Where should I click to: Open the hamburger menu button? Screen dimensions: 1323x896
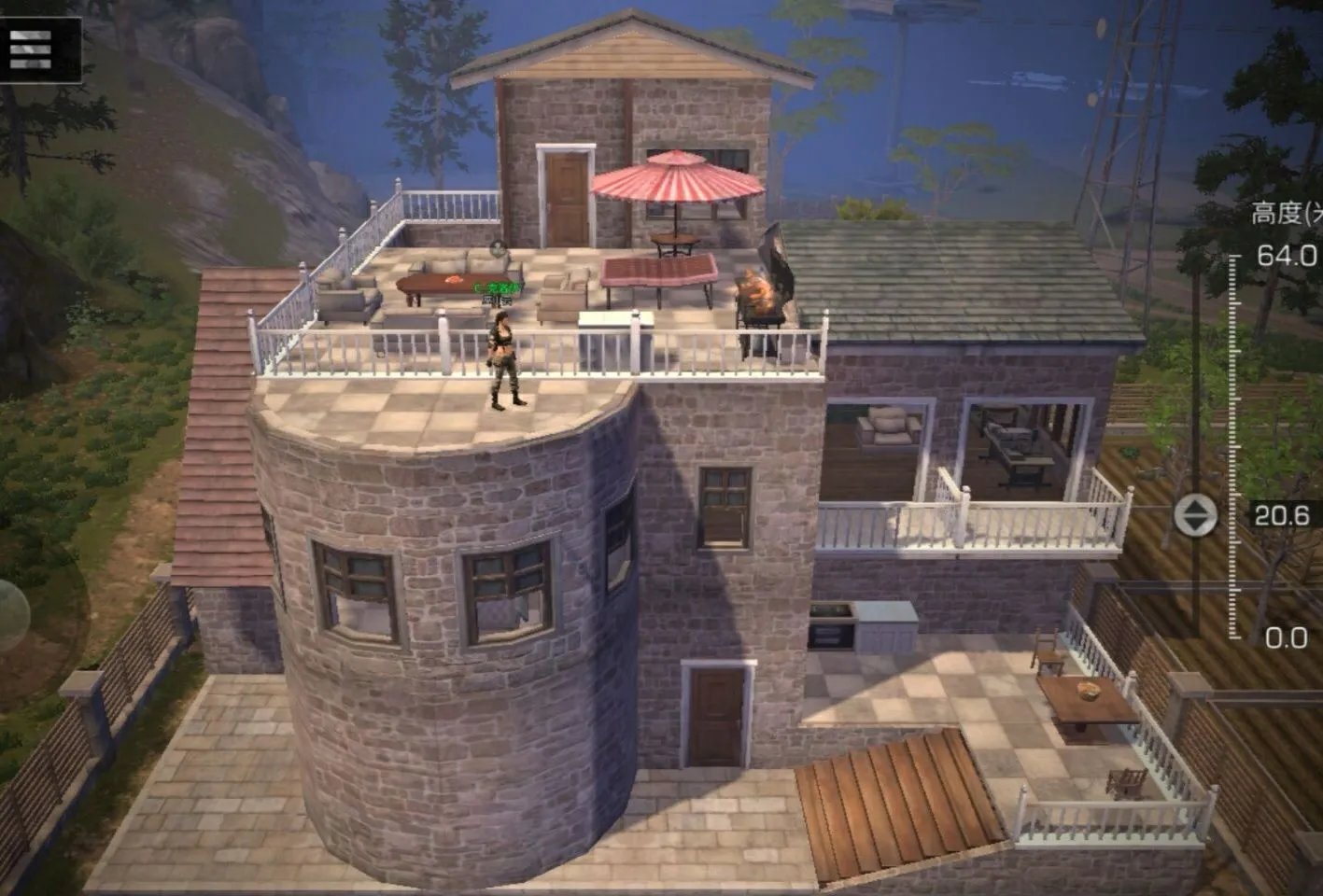pos(32,49)
